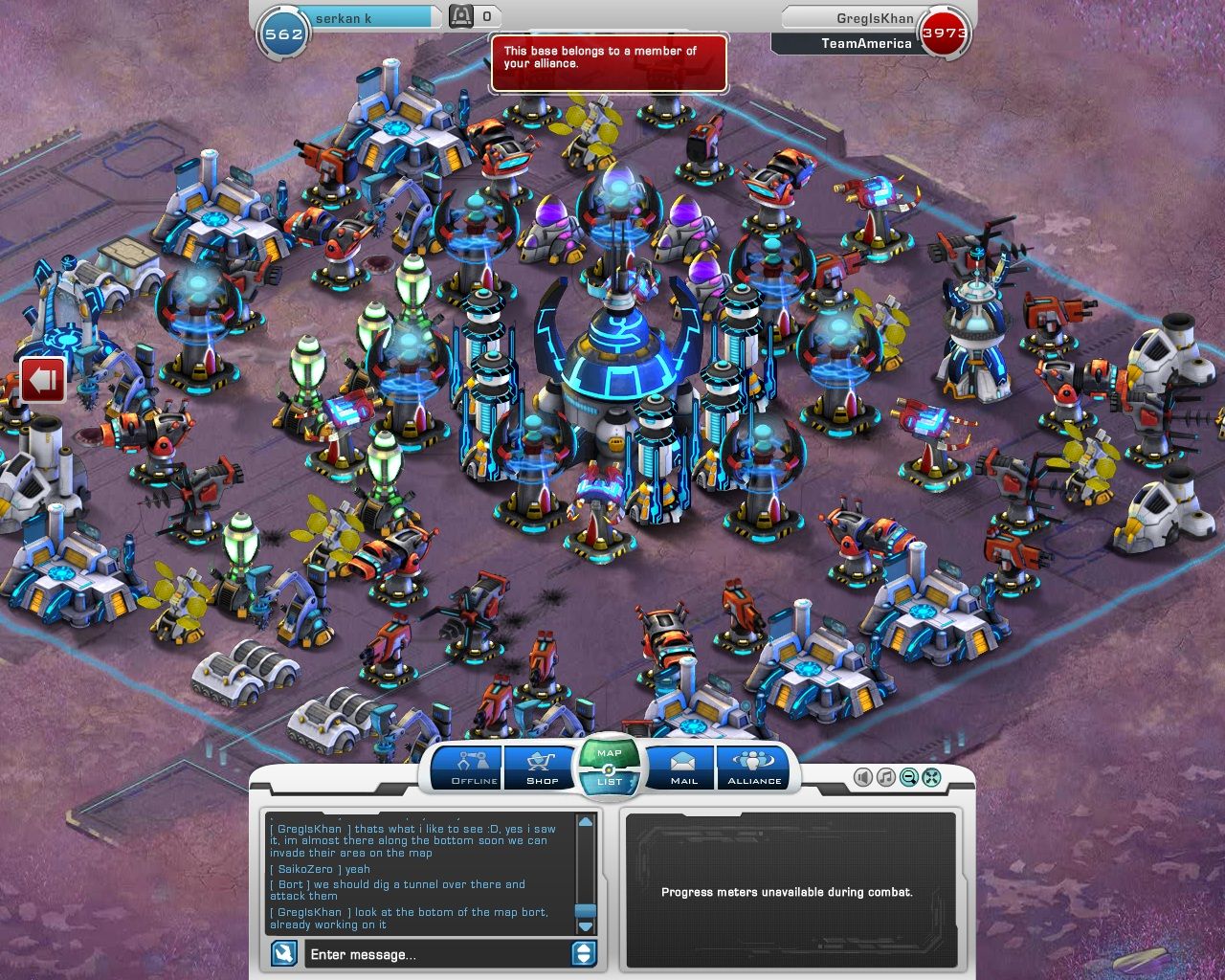Click the wrench icon beside the chat field
Image resolution: width=1225 pixels, height=980 pixels.
285,954
